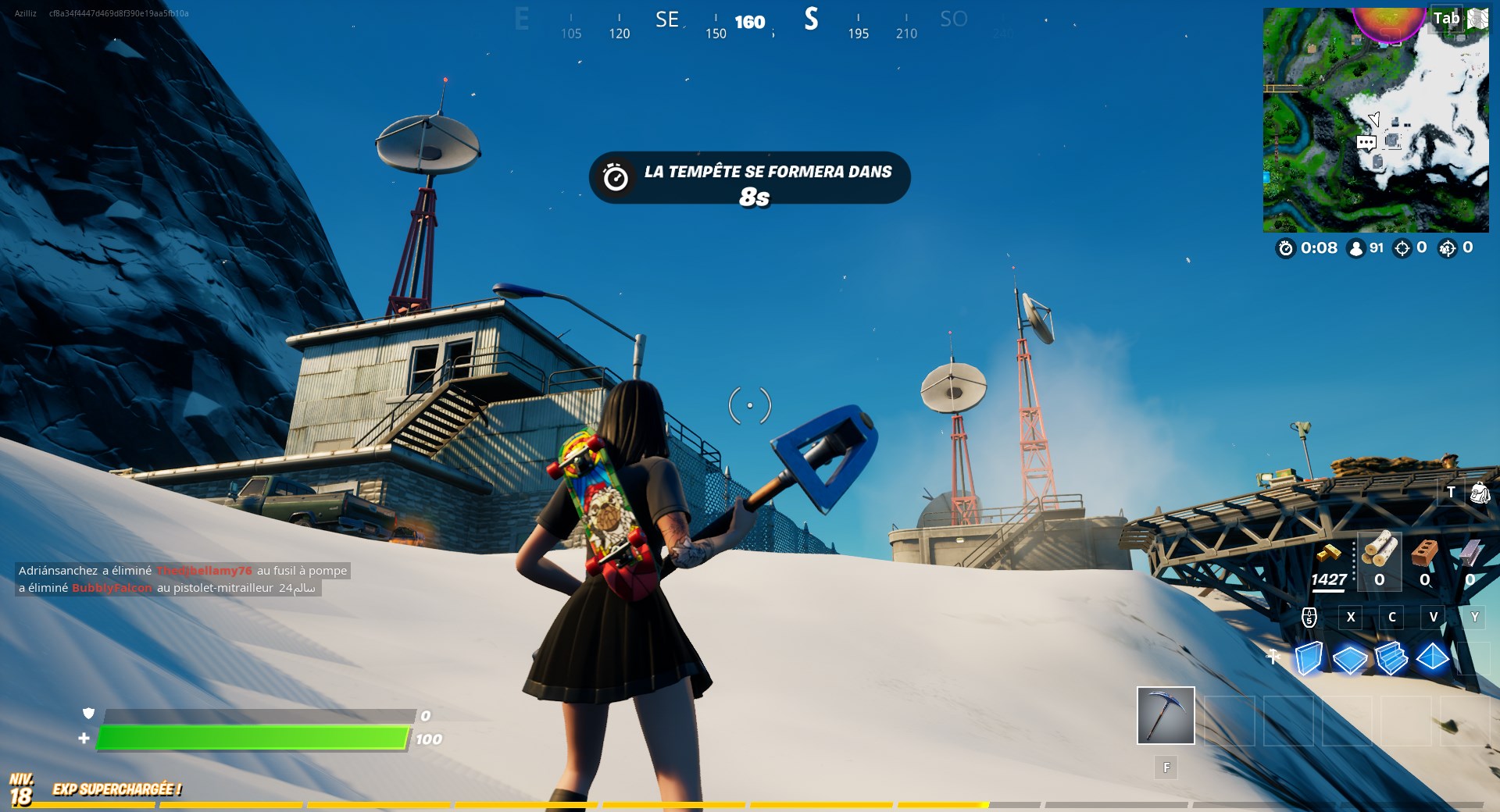Screen dimensions: 1500x812
Task: Open the full map with the Tab button
Action: click(1447, 17)
